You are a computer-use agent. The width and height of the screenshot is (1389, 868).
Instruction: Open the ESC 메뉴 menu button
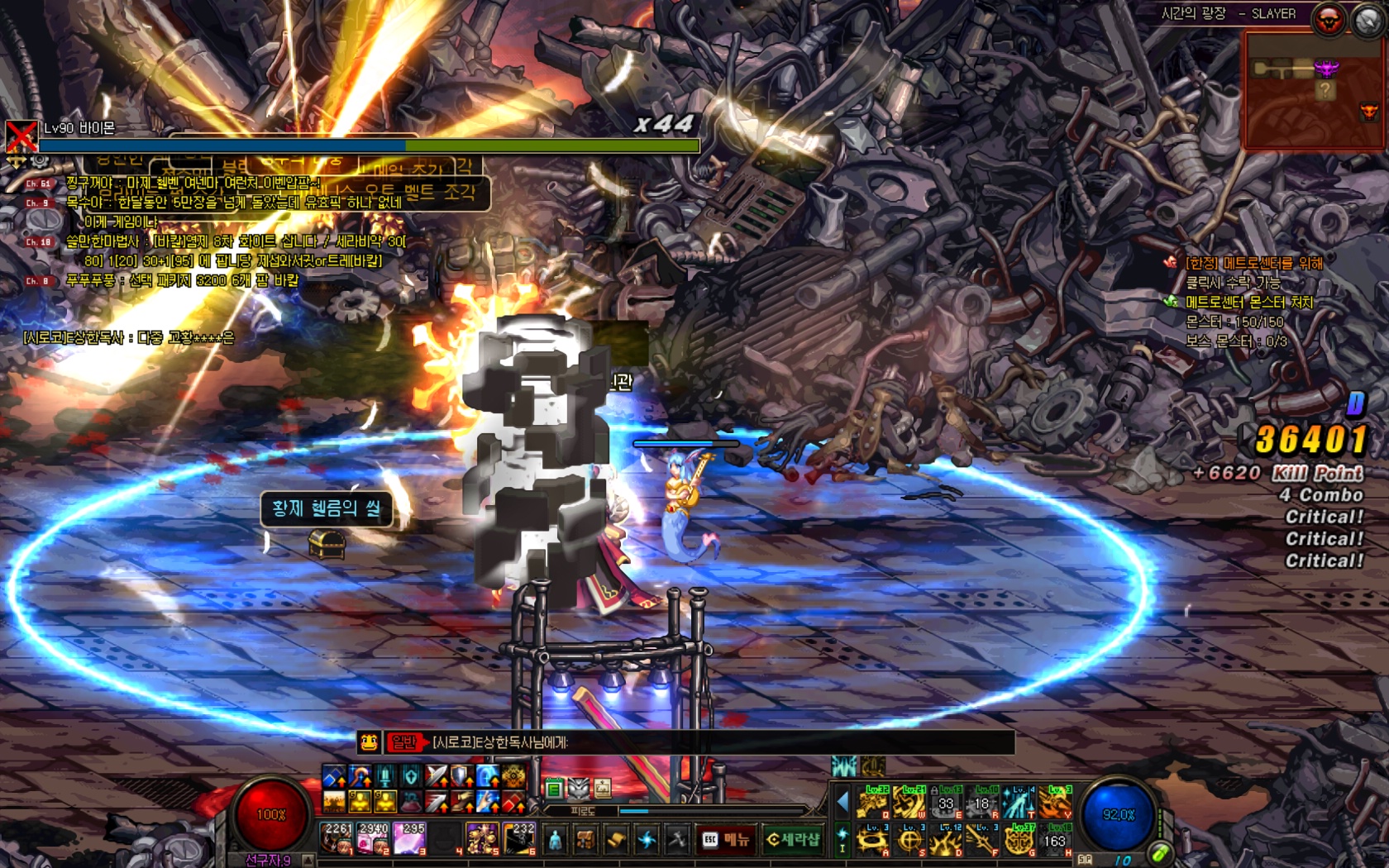727,839
